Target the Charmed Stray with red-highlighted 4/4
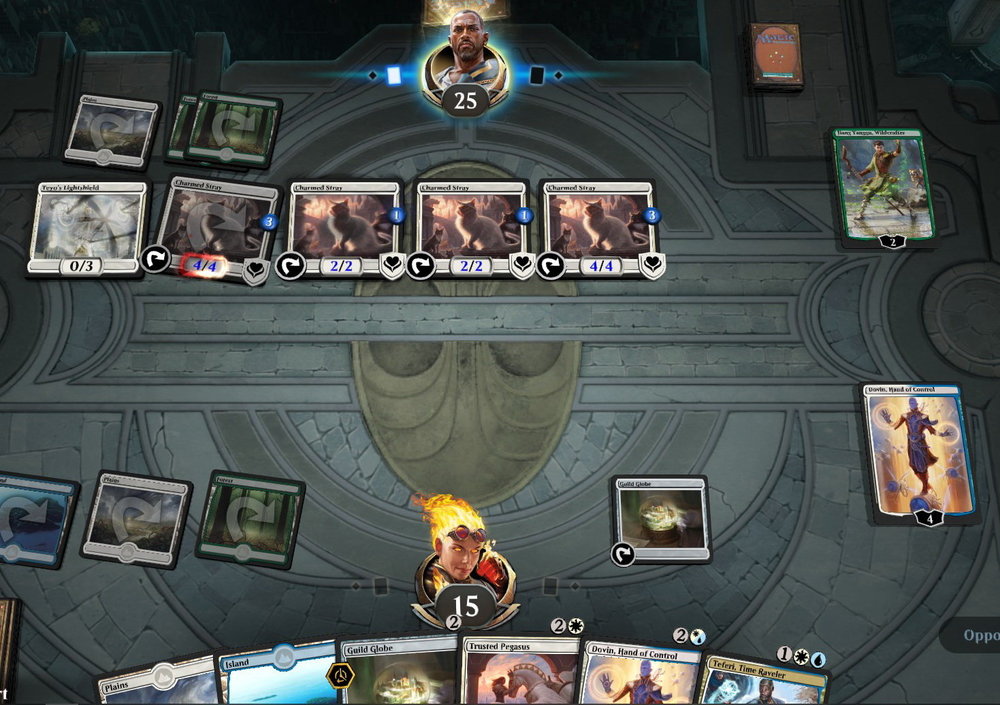Viewport: 1000px width, 705px height. tap(217, 227)
